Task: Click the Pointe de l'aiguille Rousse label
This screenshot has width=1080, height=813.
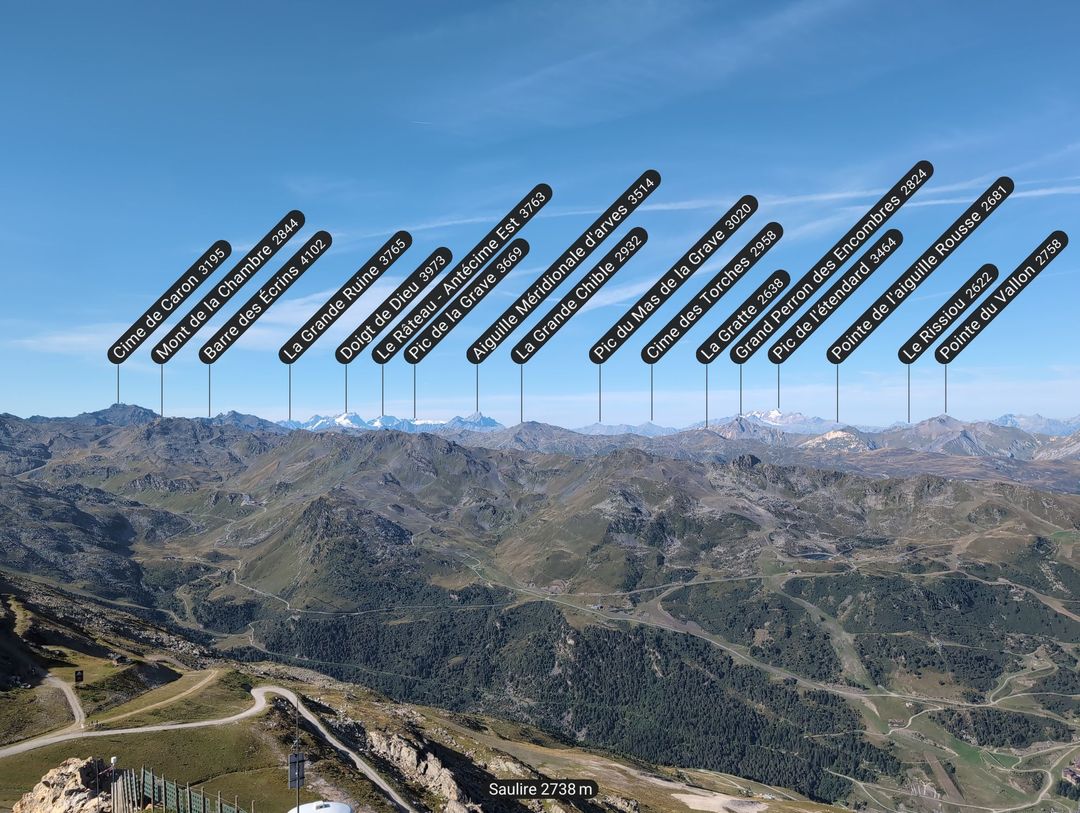Action: [x=920, y=270]
